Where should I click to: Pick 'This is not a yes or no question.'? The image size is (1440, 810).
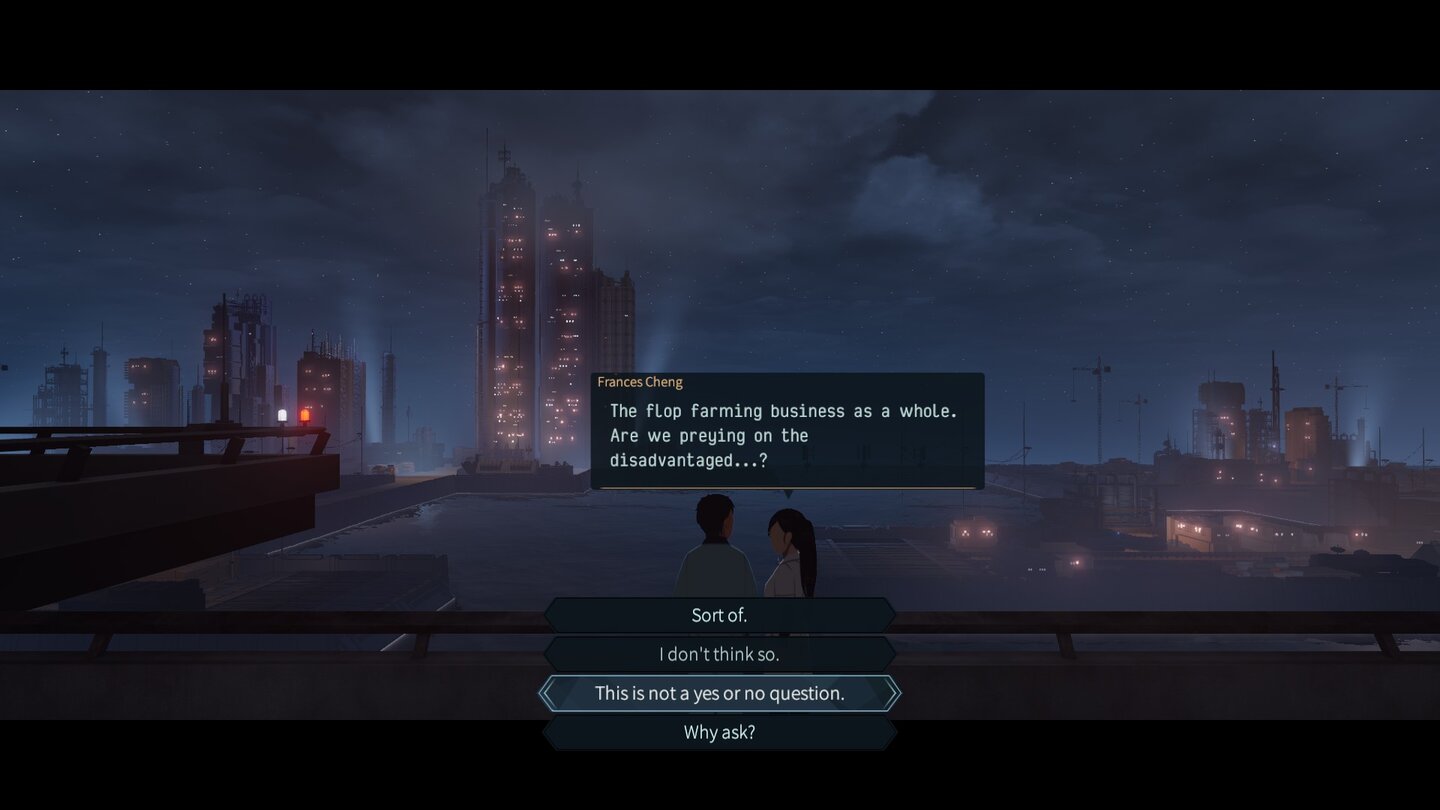(x=719, y=692)
